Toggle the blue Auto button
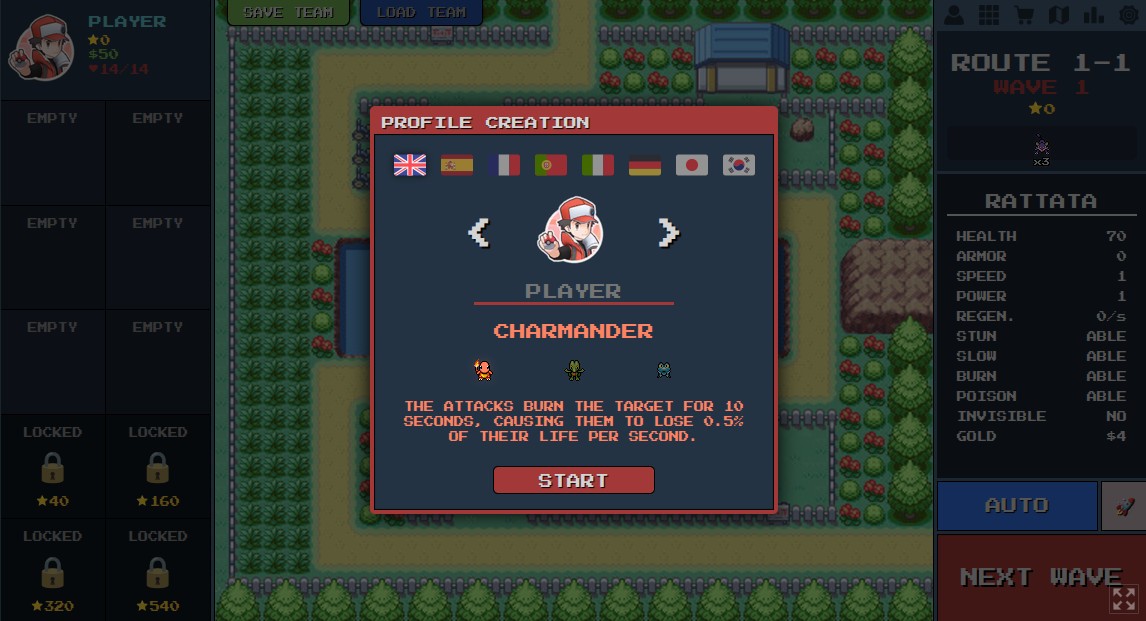Viewport: 1146px width, 621px height. [x=1017, y=505]
